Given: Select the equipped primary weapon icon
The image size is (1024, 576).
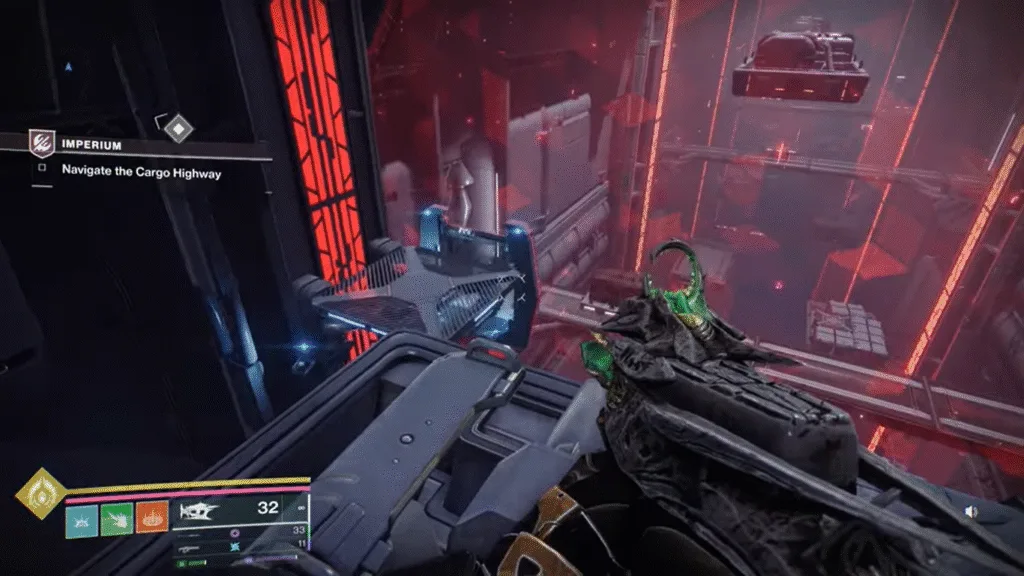Looking at the screenshot, I should tap(197, 510).
